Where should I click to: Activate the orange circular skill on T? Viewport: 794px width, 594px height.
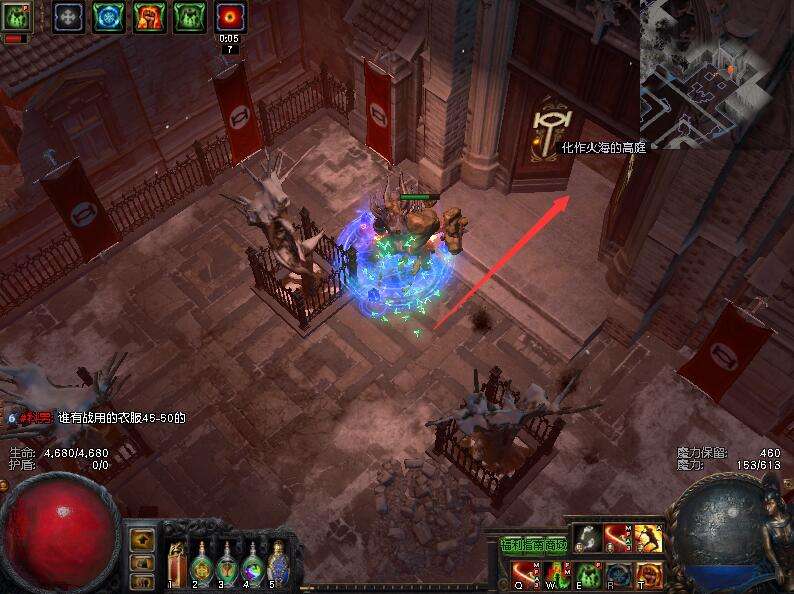coord(648,575)
